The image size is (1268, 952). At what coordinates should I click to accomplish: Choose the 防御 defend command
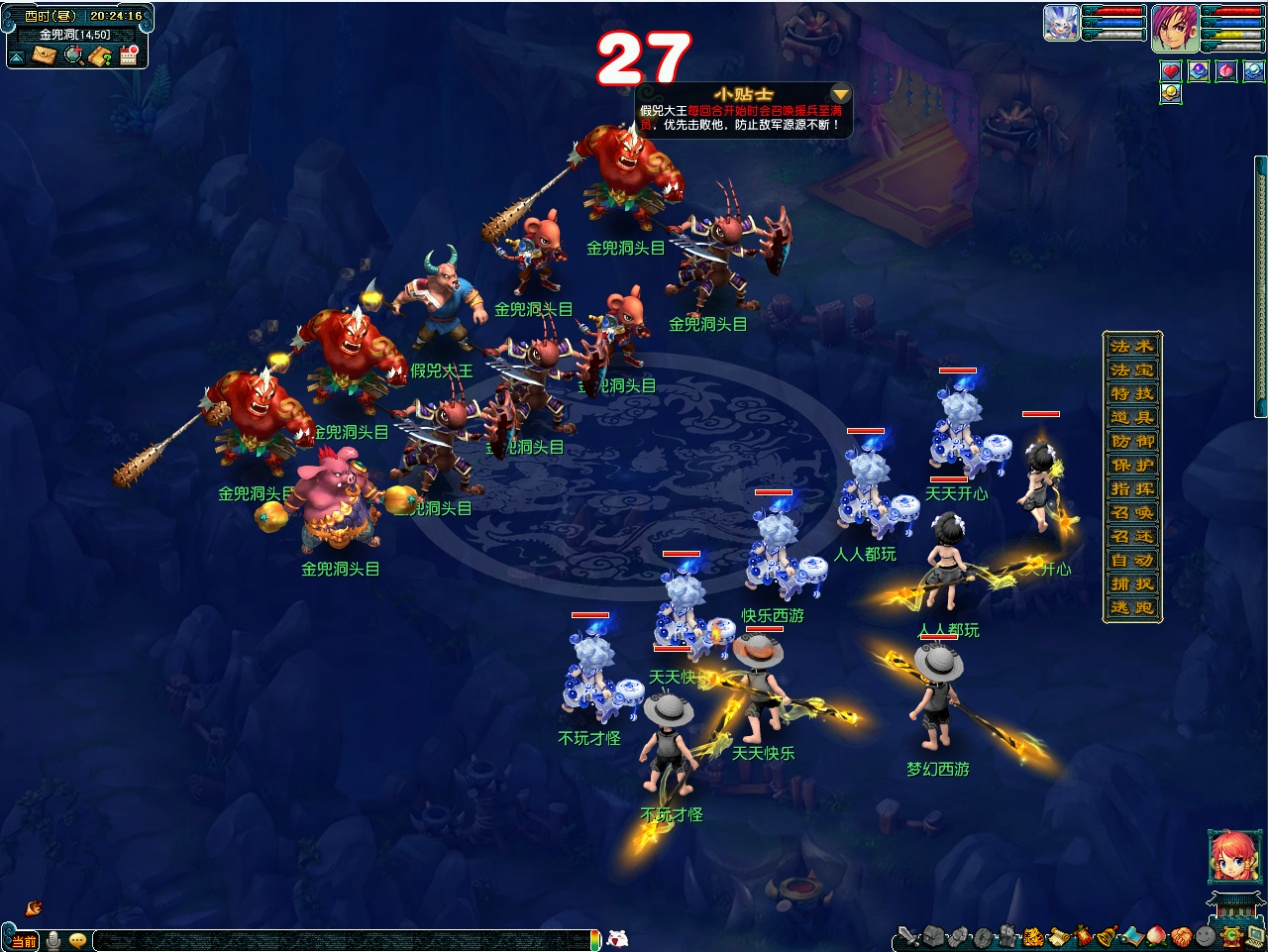coord(1132,441)
